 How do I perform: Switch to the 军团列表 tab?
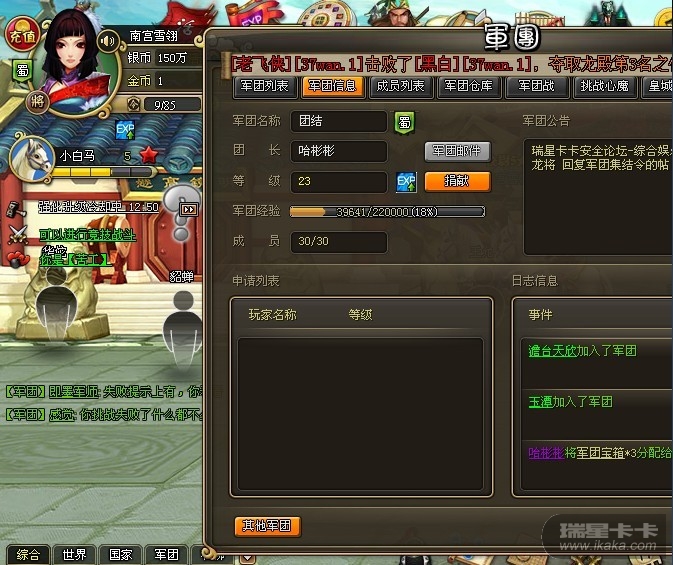pyautogui.click(x=266, y=87)
